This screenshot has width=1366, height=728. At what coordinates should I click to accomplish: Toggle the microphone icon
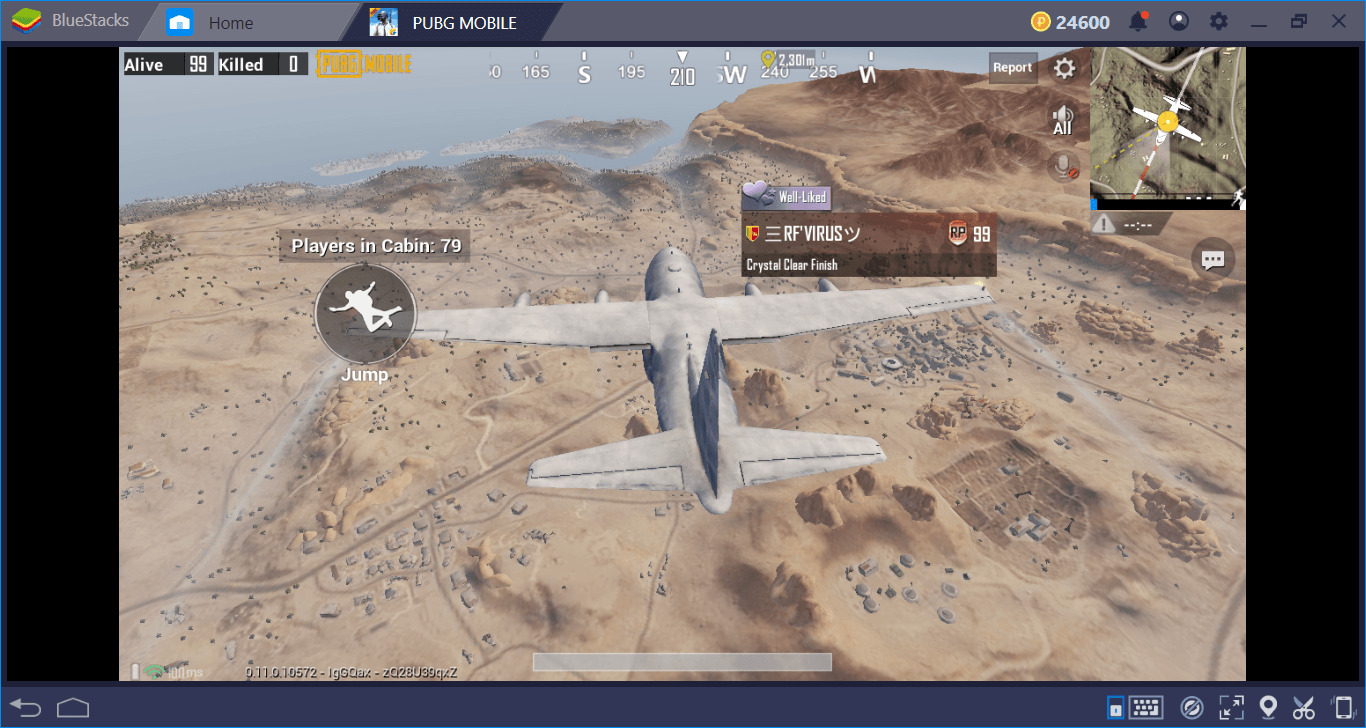point(1063,166)
